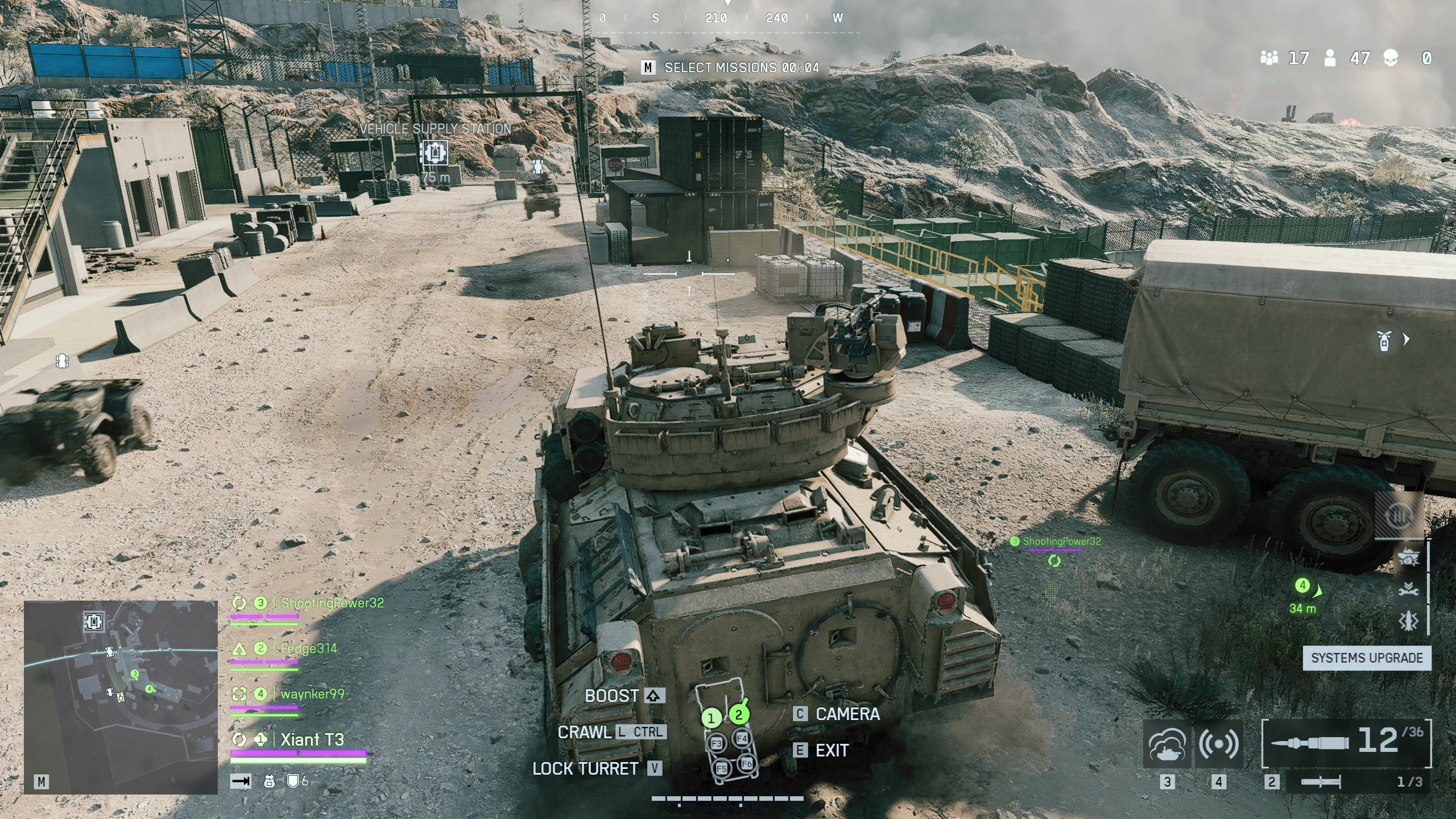Click ShootingPower32's floating name tag
This screenshot has height=819, width=1456.
point(1061,541)
